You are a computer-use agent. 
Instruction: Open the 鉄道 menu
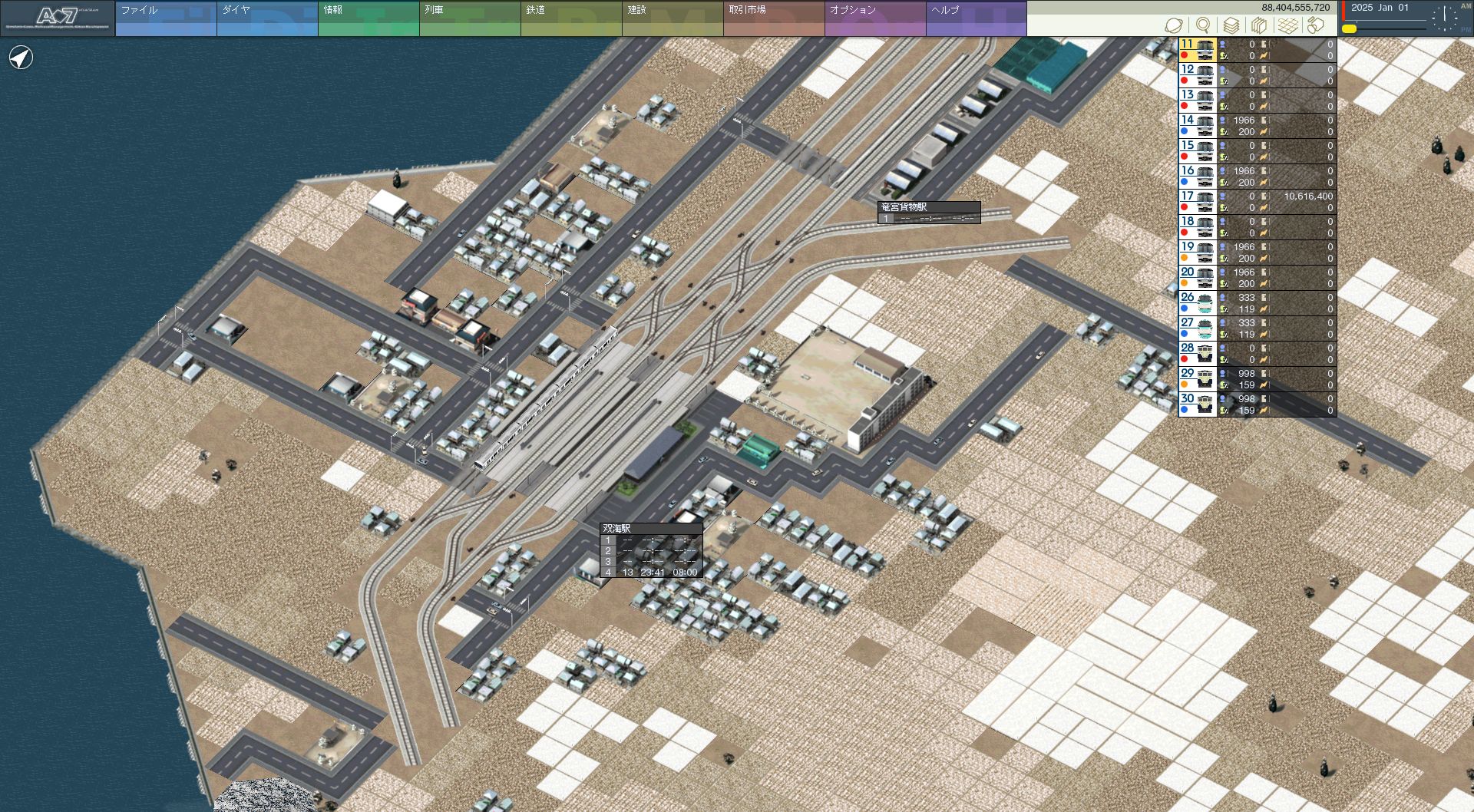[570, 18]
